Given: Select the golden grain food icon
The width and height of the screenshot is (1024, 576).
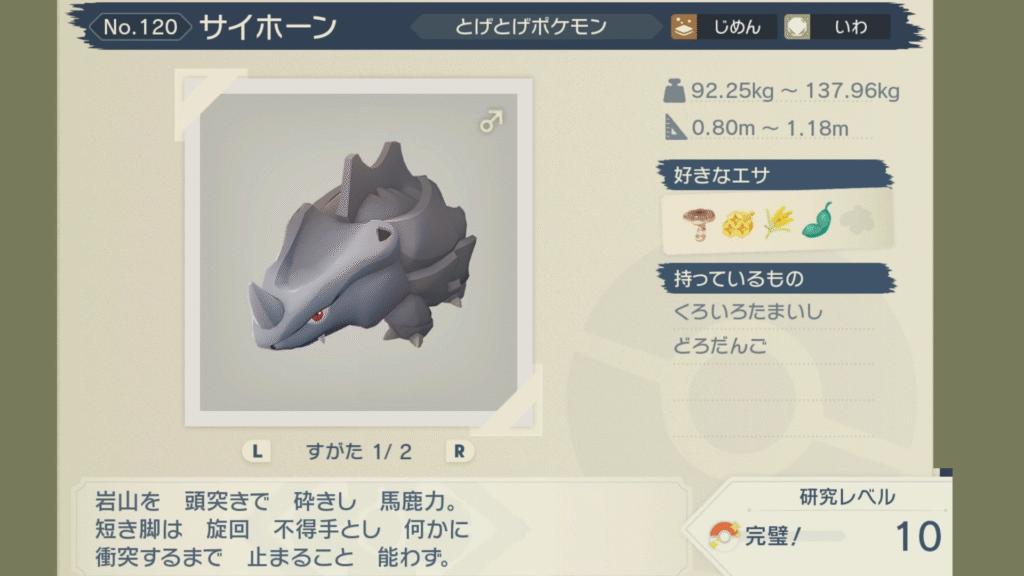Looking at the screenshot, I should 777,221.
